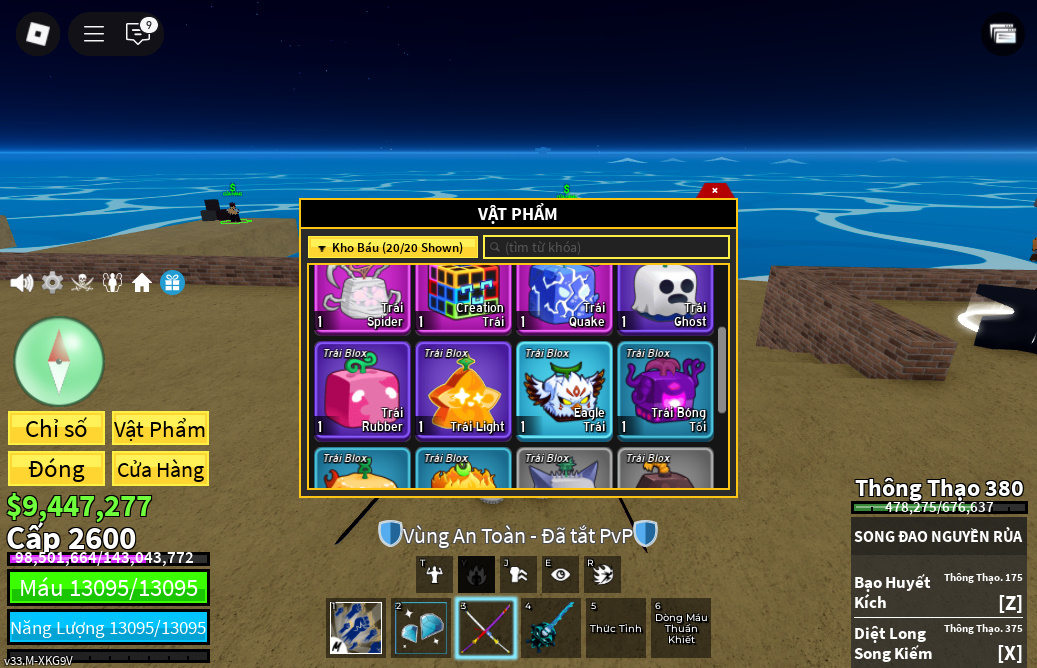Select the Creation Trái rainbow cube

click(x=463, y=298)
